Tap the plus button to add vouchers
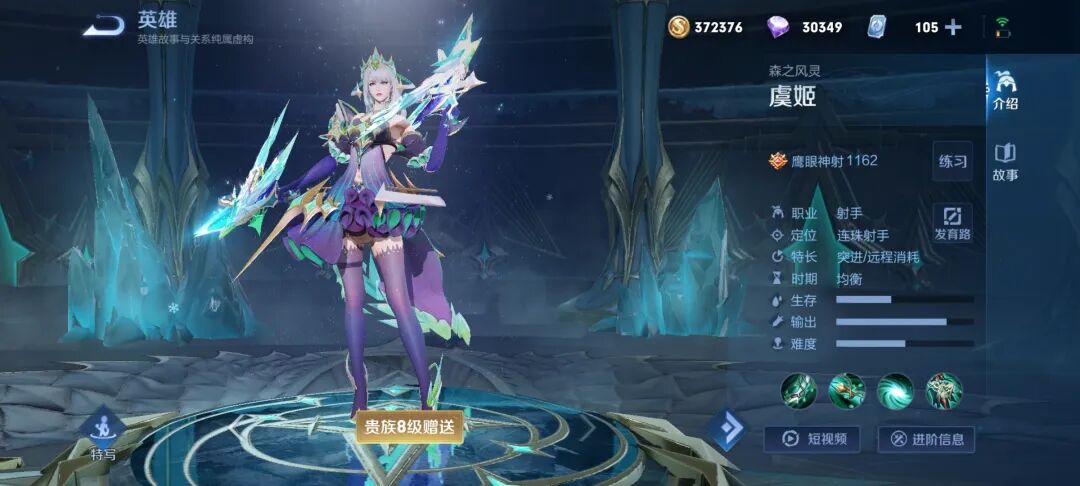The image size is (1080, 486). [953, 27]
